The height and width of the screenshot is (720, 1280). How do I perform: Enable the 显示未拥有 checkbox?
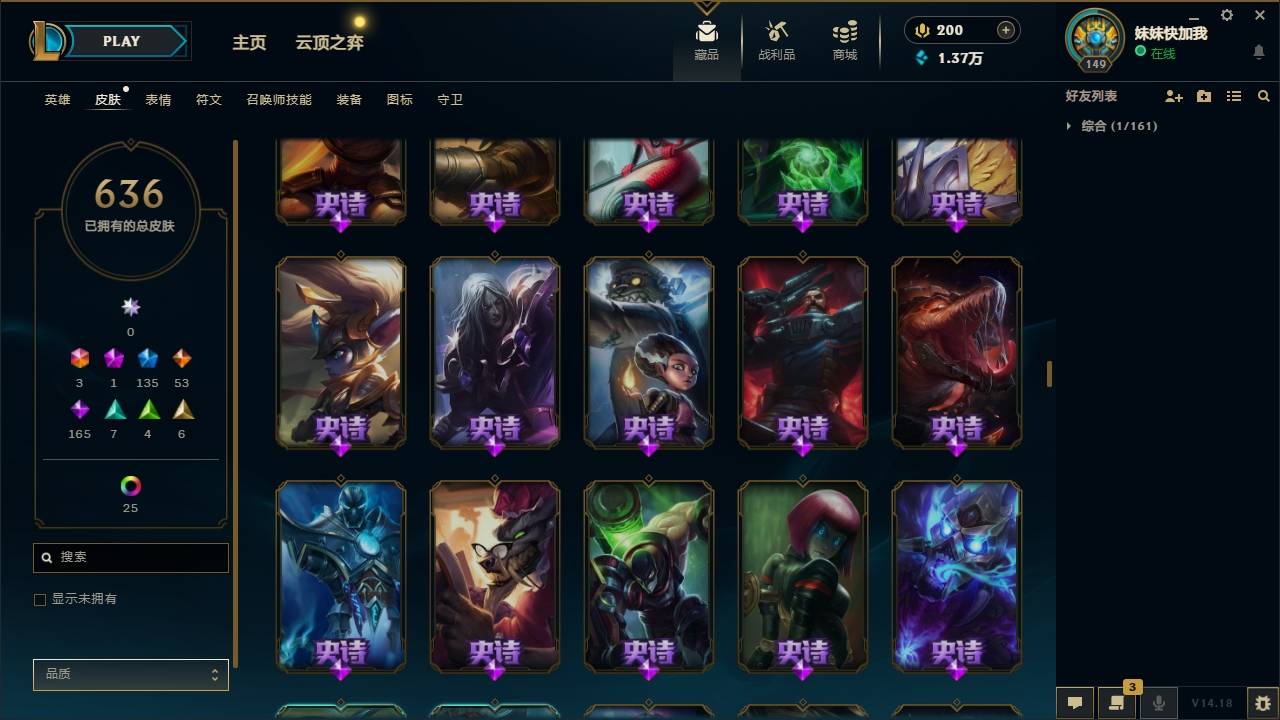[40, 599]
